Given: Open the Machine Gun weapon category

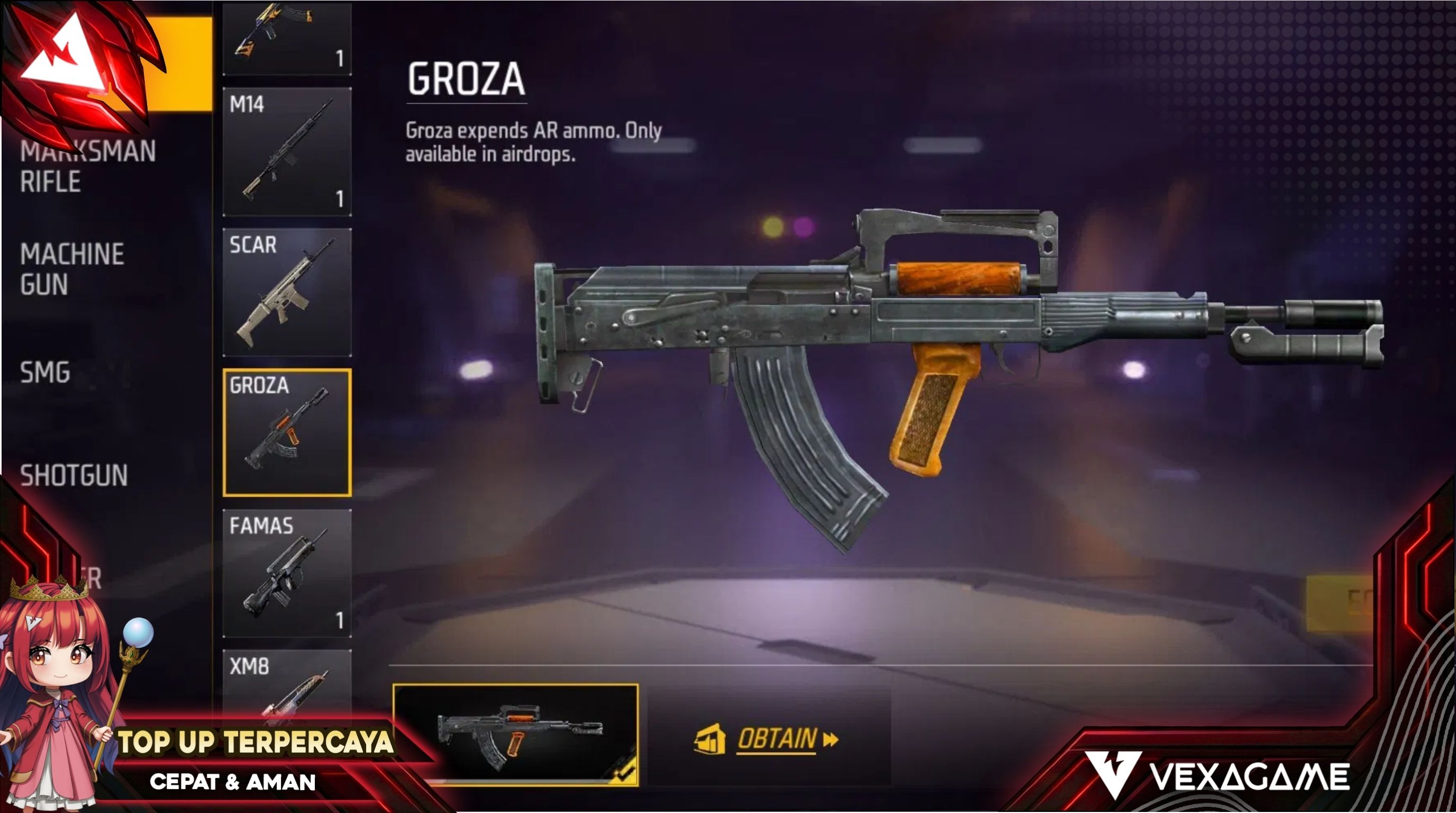Looking at the screenshot, I should 72,269.
